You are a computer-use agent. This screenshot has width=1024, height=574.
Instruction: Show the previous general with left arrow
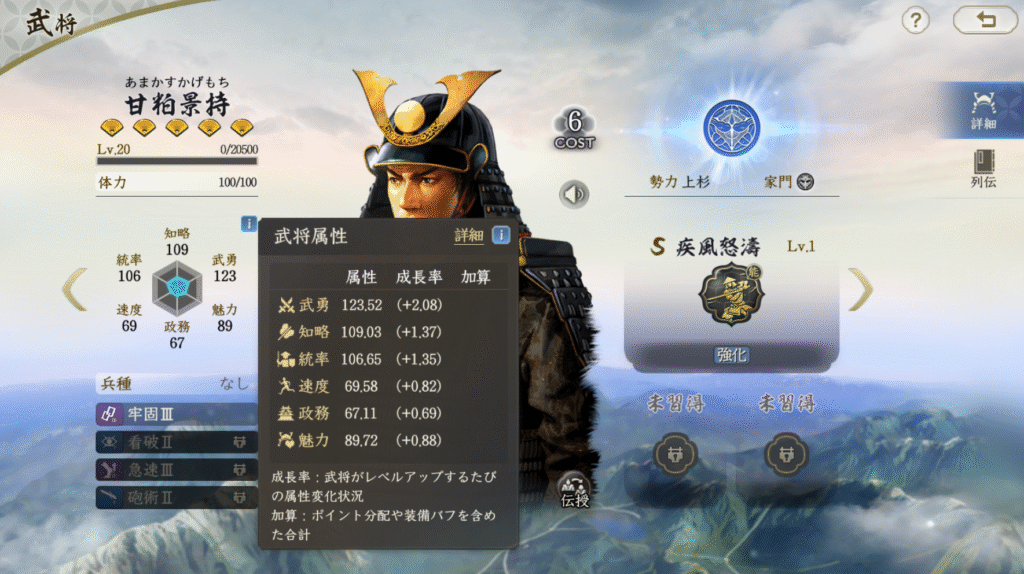75,289
